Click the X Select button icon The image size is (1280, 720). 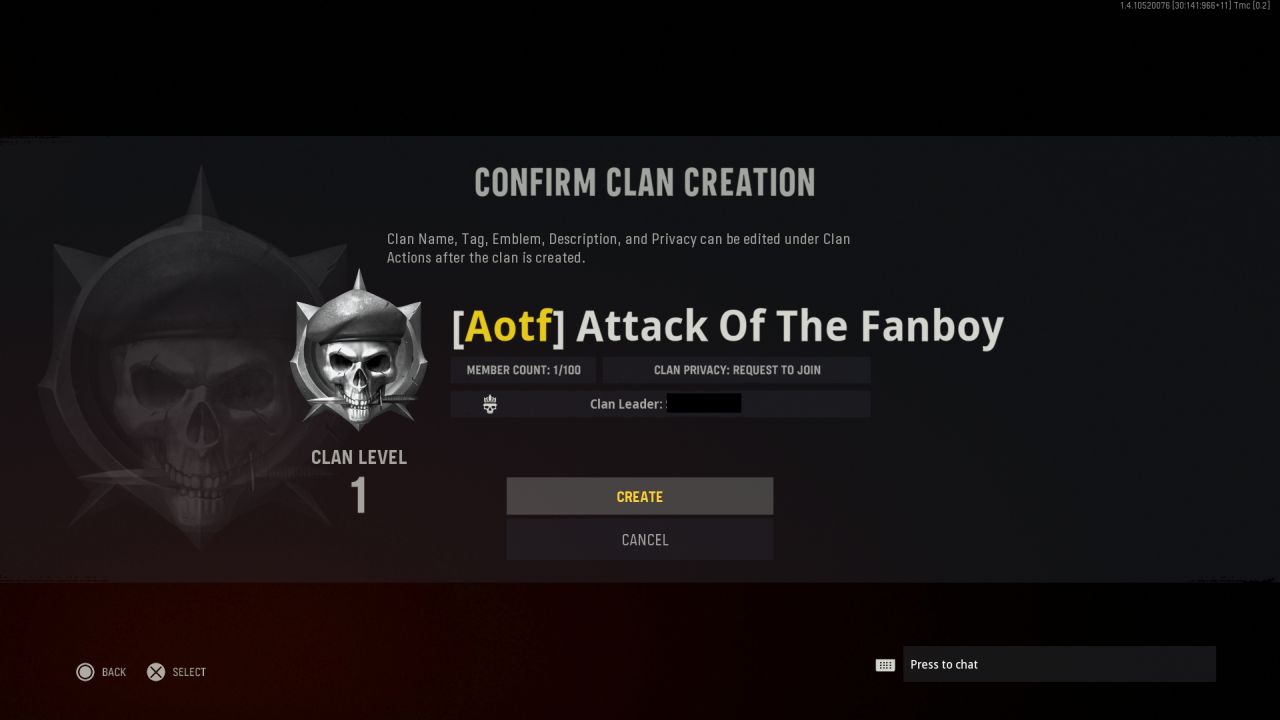156,672
